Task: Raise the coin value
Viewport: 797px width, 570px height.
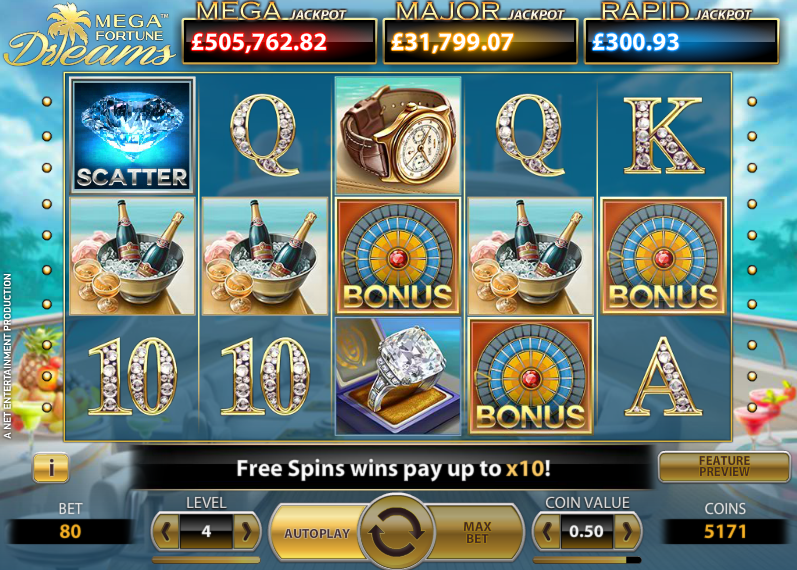Action: click(x=626, y=531)
